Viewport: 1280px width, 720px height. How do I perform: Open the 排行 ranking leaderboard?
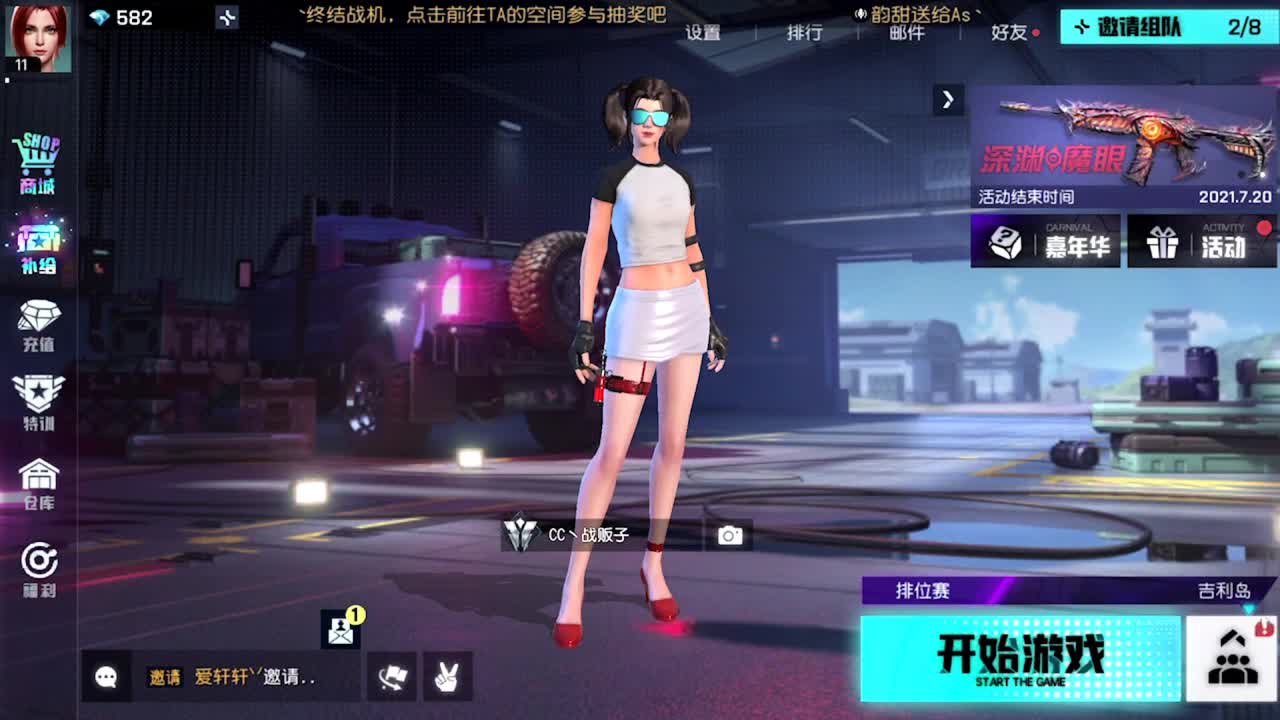click(806, 32)
